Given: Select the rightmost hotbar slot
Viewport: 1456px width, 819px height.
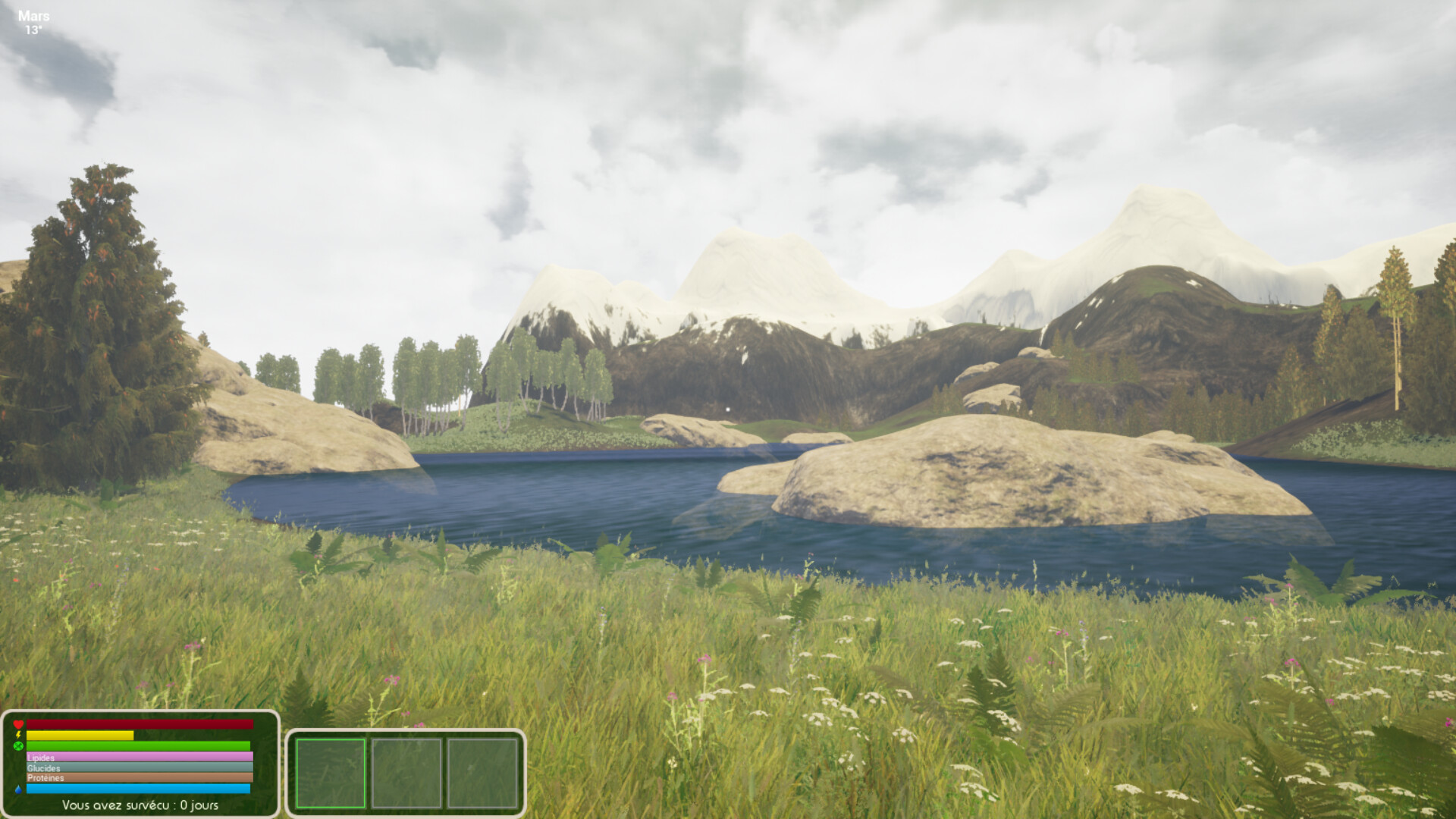Looking at the screenshot, I should coord(483,773).
